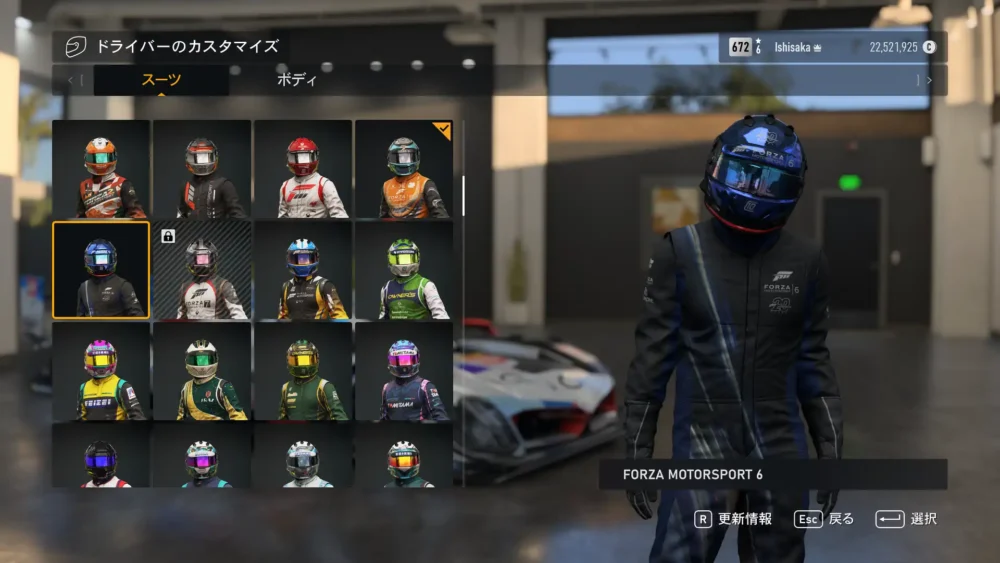Choose the highlighted Forza Motorsport 6 suit
Screen dimensions: 1000x563
coord(101,270)
